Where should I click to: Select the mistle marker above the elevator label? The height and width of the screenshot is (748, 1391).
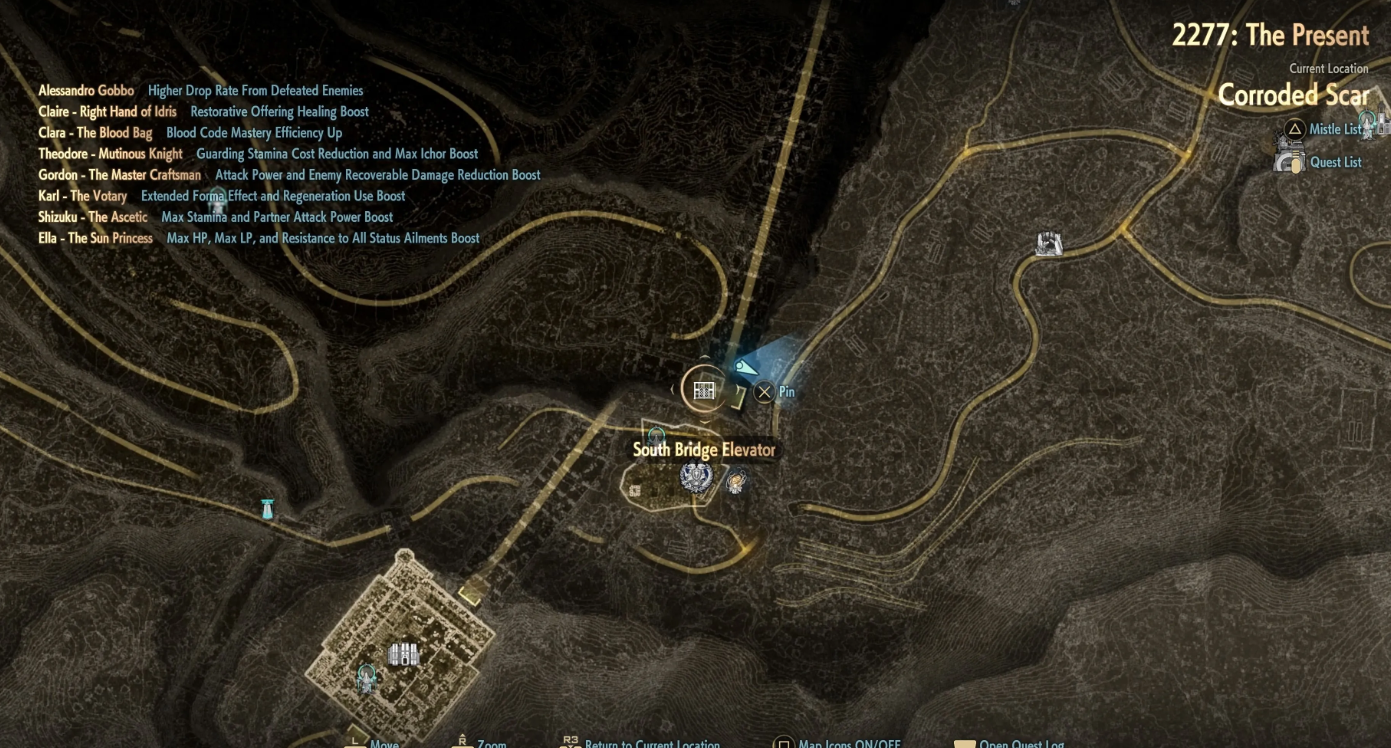[x=657, y=435]
